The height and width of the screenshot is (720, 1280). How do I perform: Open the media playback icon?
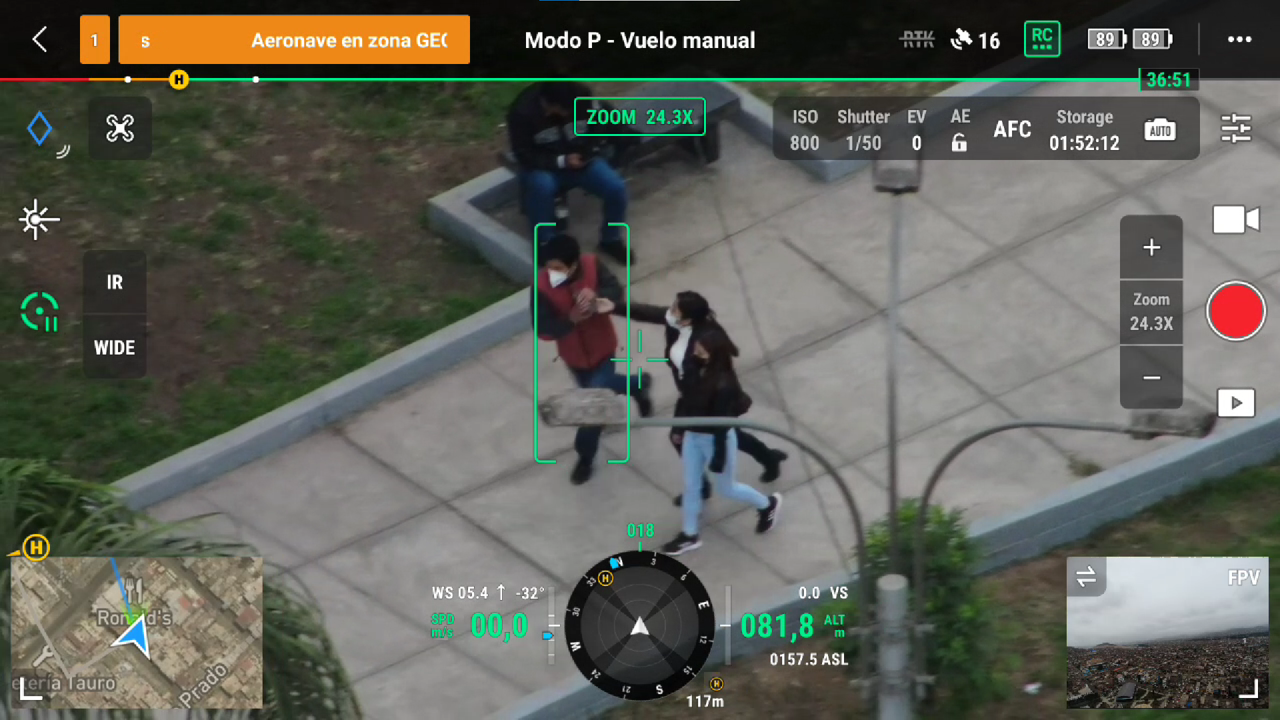(x=1236, y=402)
